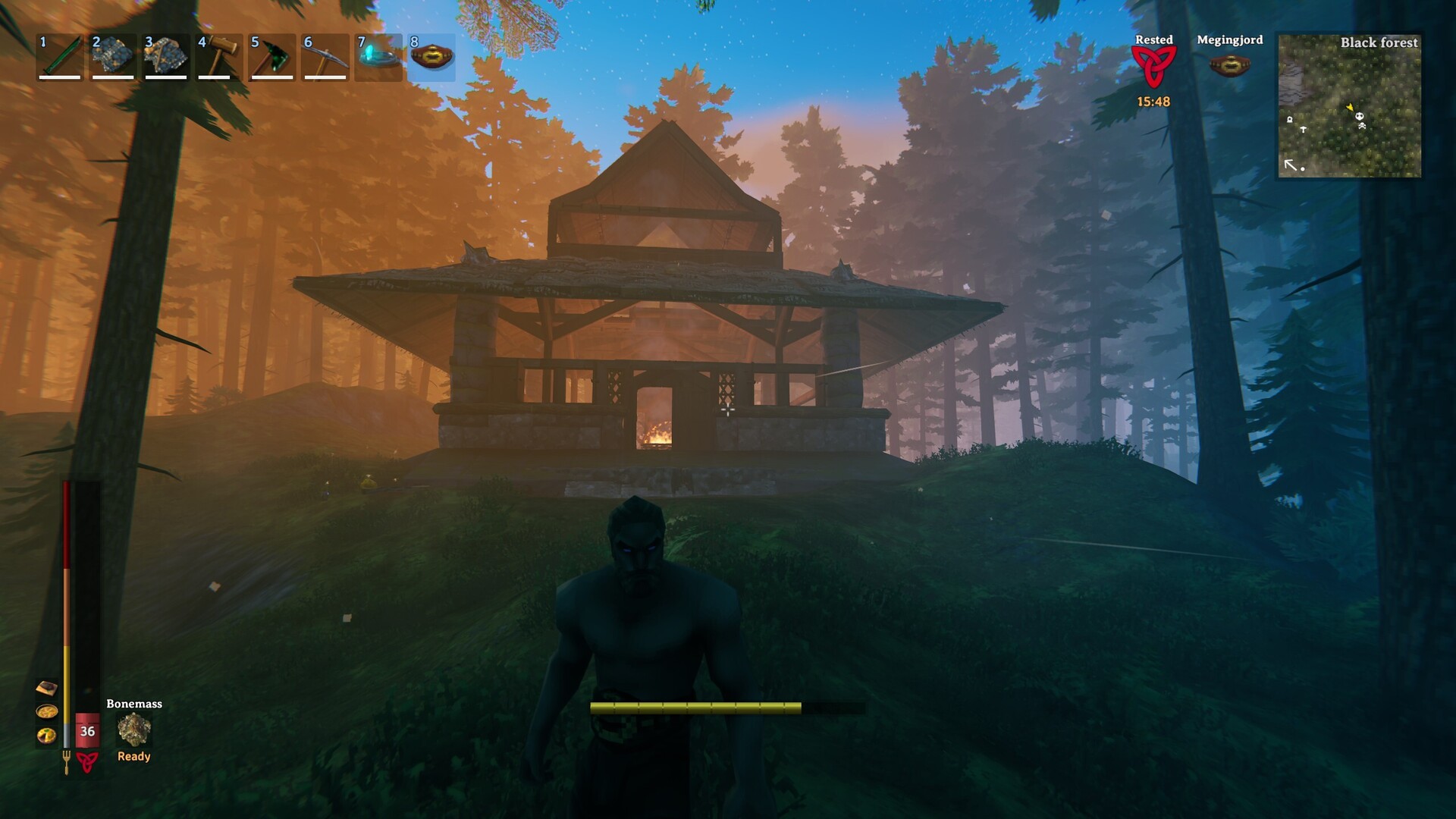Click the skull marker on the minimap
The image size is (1456, 819).
[1360, 118]
